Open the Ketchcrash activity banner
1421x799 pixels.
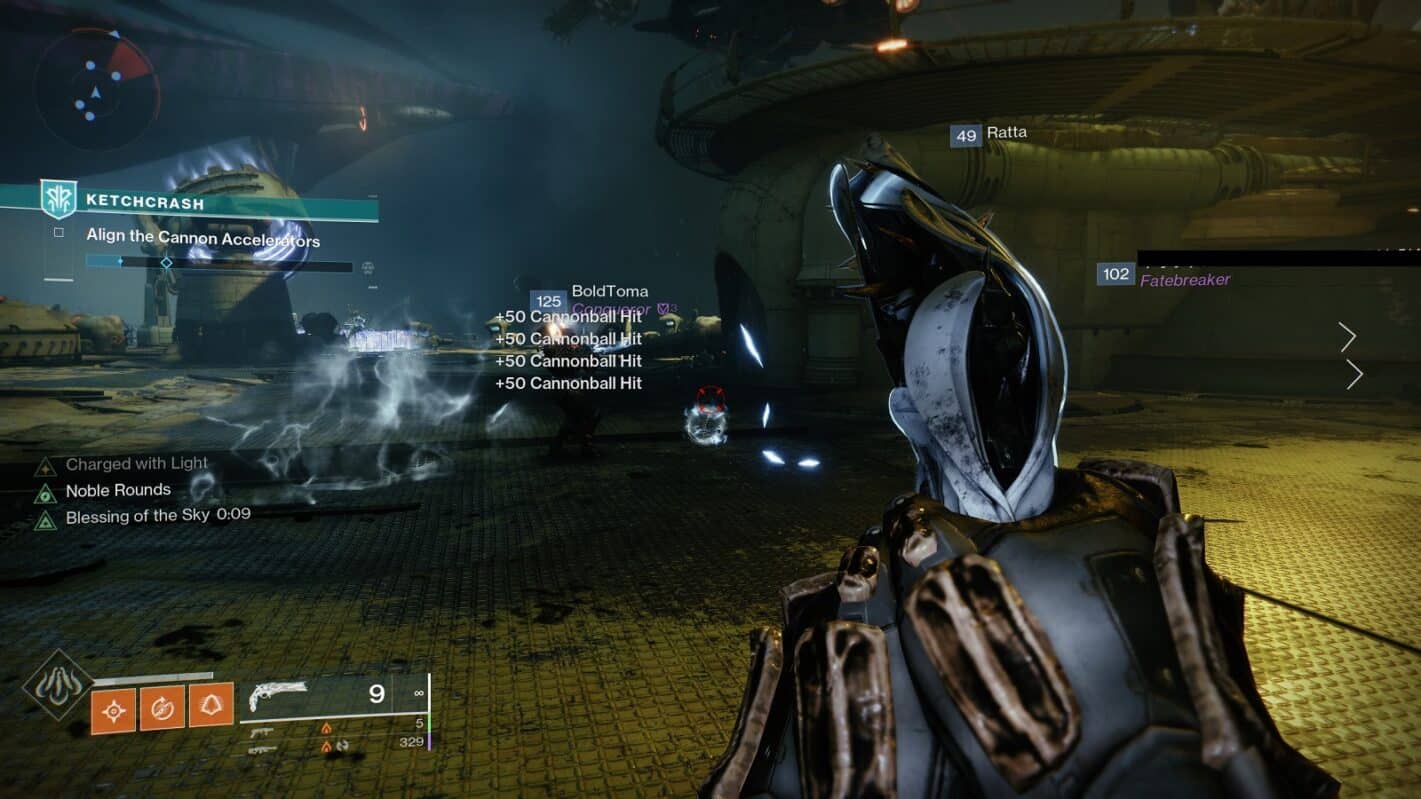pyautogui.click(x=190, y=202)
